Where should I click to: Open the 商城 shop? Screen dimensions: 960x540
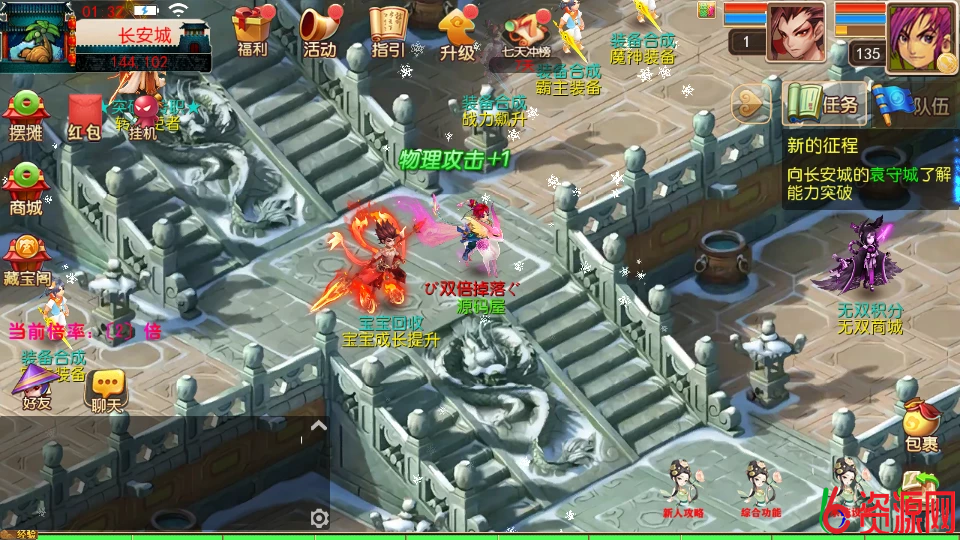pos(26,188)
